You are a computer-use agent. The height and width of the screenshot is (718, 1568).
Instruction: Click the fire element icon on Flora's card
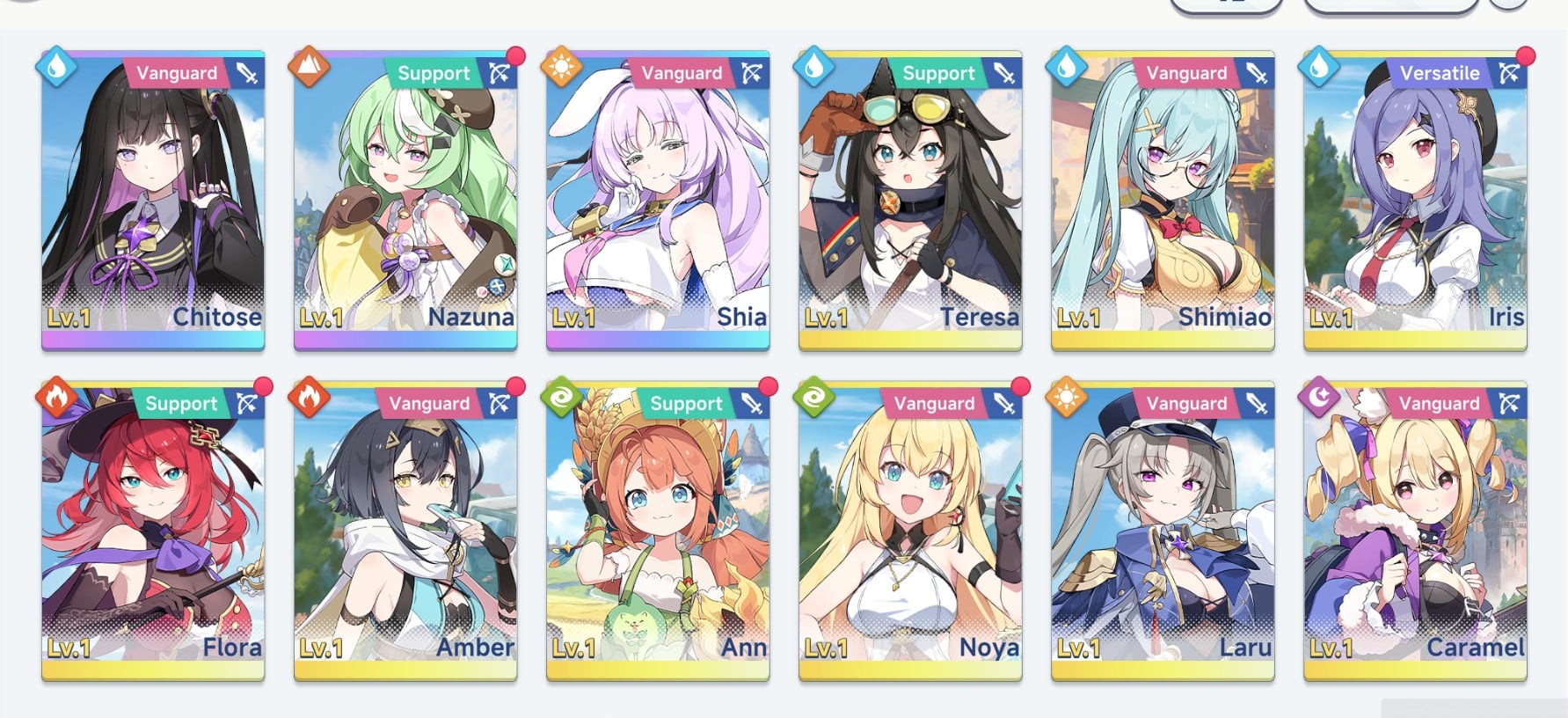click(56, 398)
